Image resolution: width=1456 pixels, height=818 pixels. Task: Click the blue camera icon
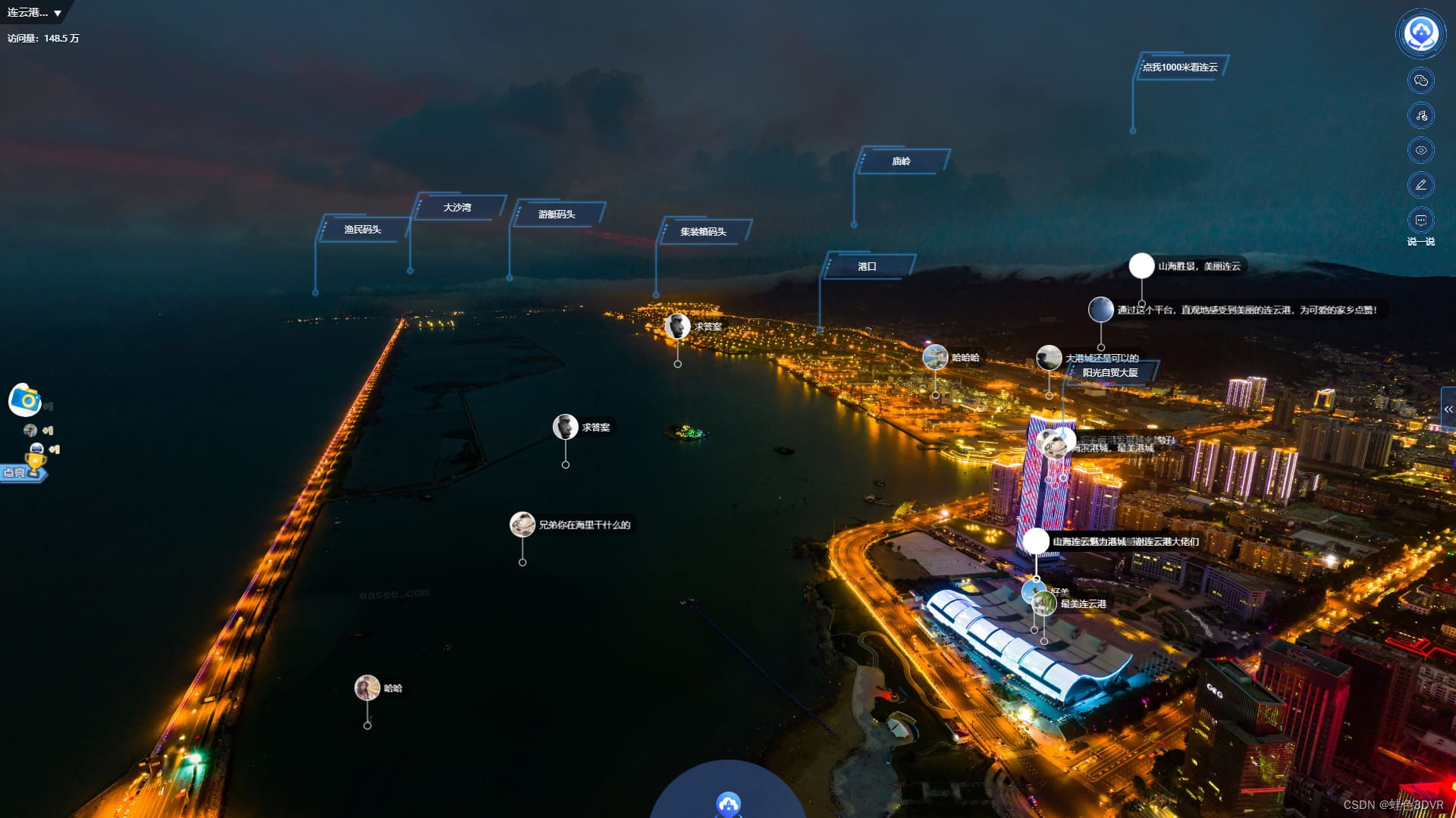coord(25,400)
